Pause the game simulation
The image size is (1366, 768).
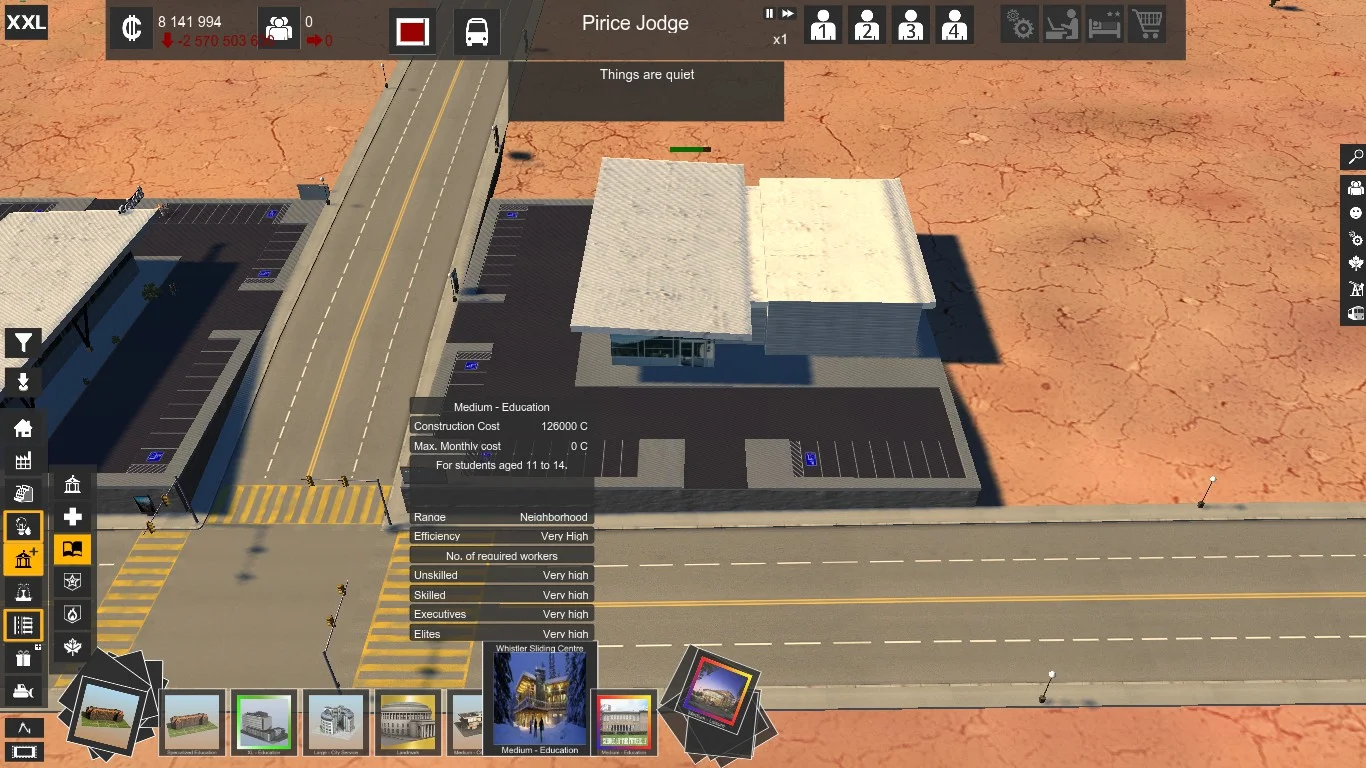[x=770, y=14]
